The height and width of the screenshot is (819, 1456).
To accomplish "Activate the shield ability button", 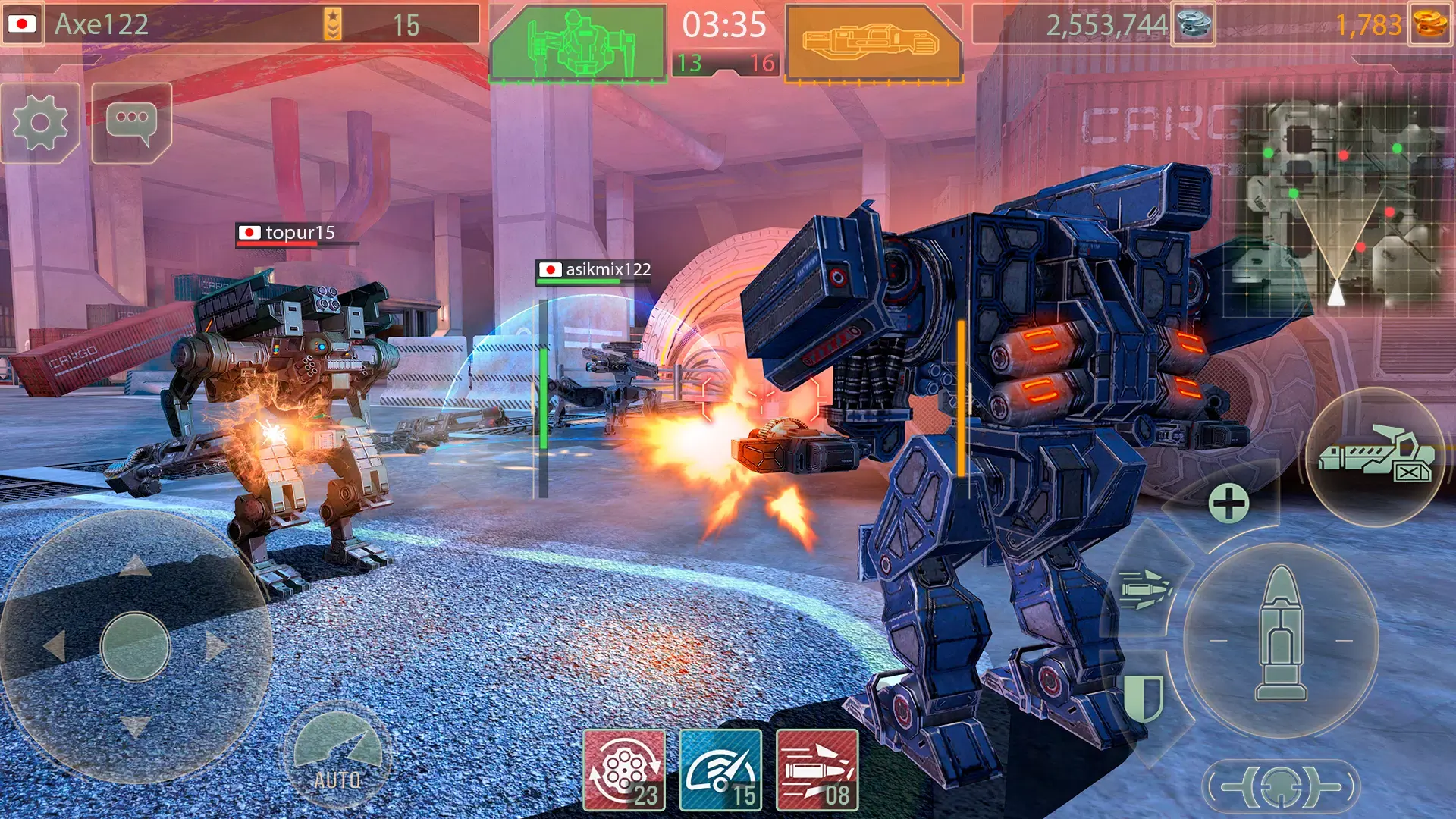I will (x=1144, y=696).
